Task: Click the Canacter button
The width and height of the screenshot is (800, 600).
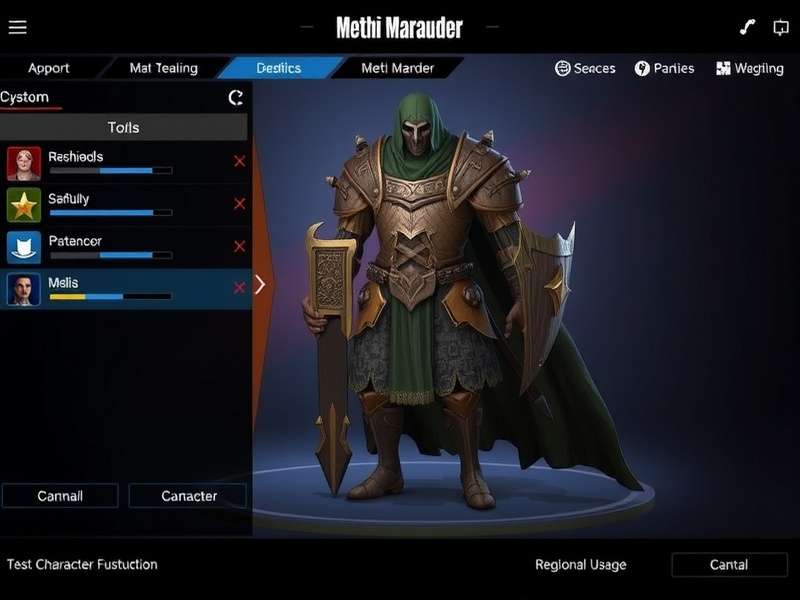Action: click(x=188, y=496)
